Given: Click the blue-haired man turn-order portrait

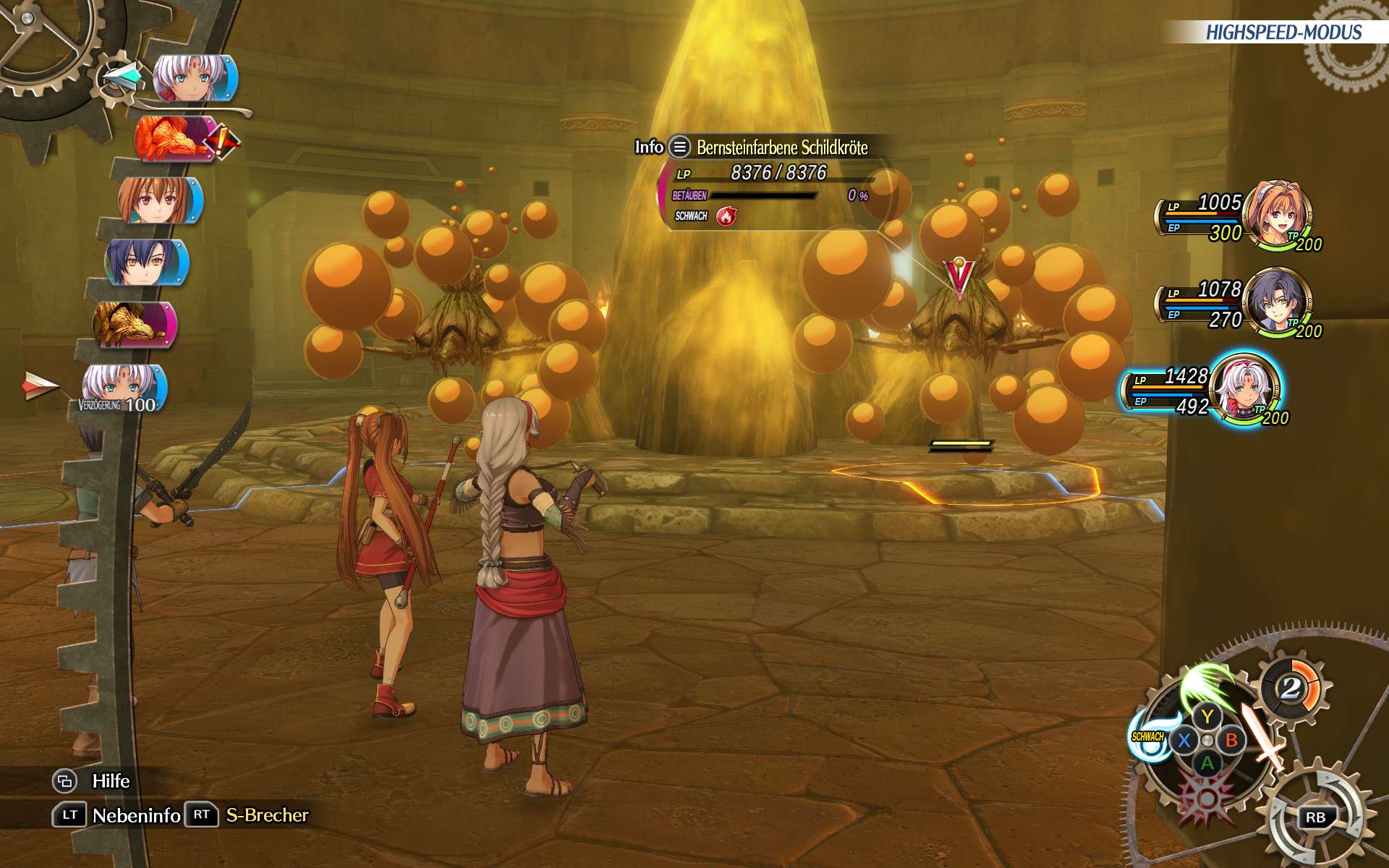Looking at the screenshot, I should pyautogui.click(x=146, y=262).
